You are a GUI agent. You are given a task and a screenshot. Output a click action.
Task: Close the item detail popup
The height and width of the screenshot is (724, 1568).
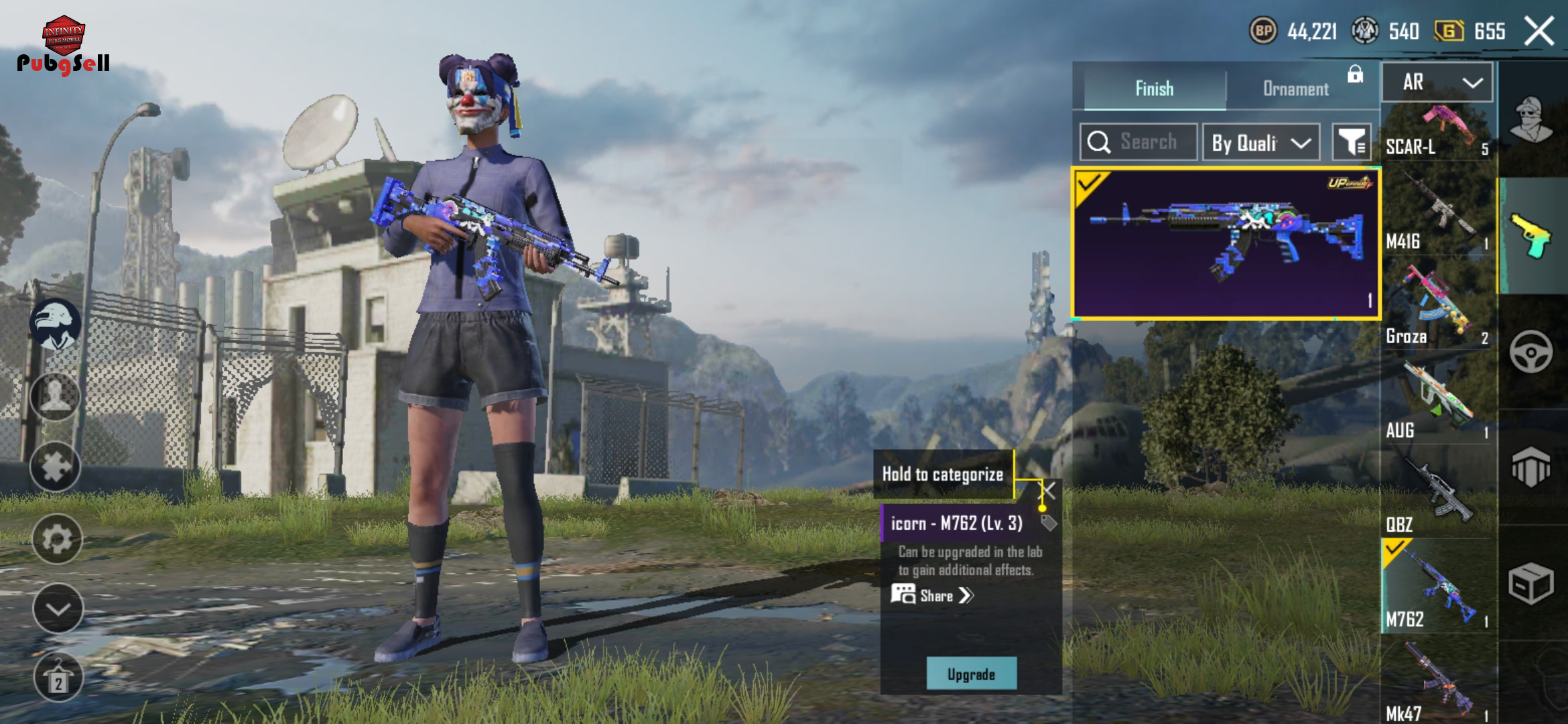[1049, 491]
